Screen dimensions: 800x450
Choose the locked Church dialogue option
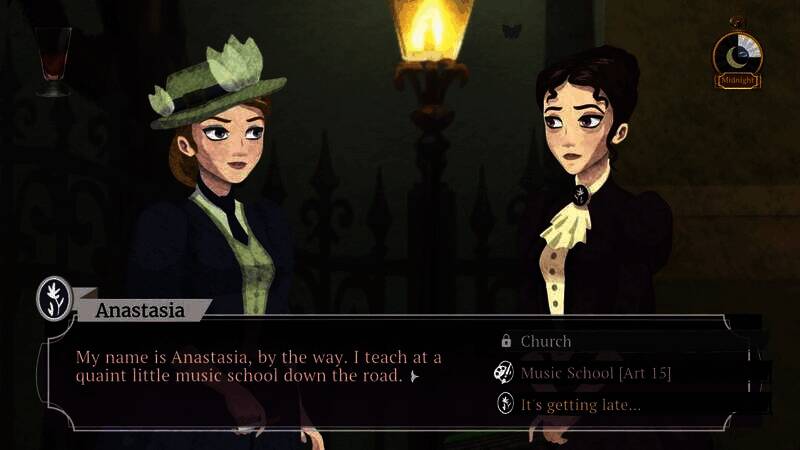click(546, 341)
